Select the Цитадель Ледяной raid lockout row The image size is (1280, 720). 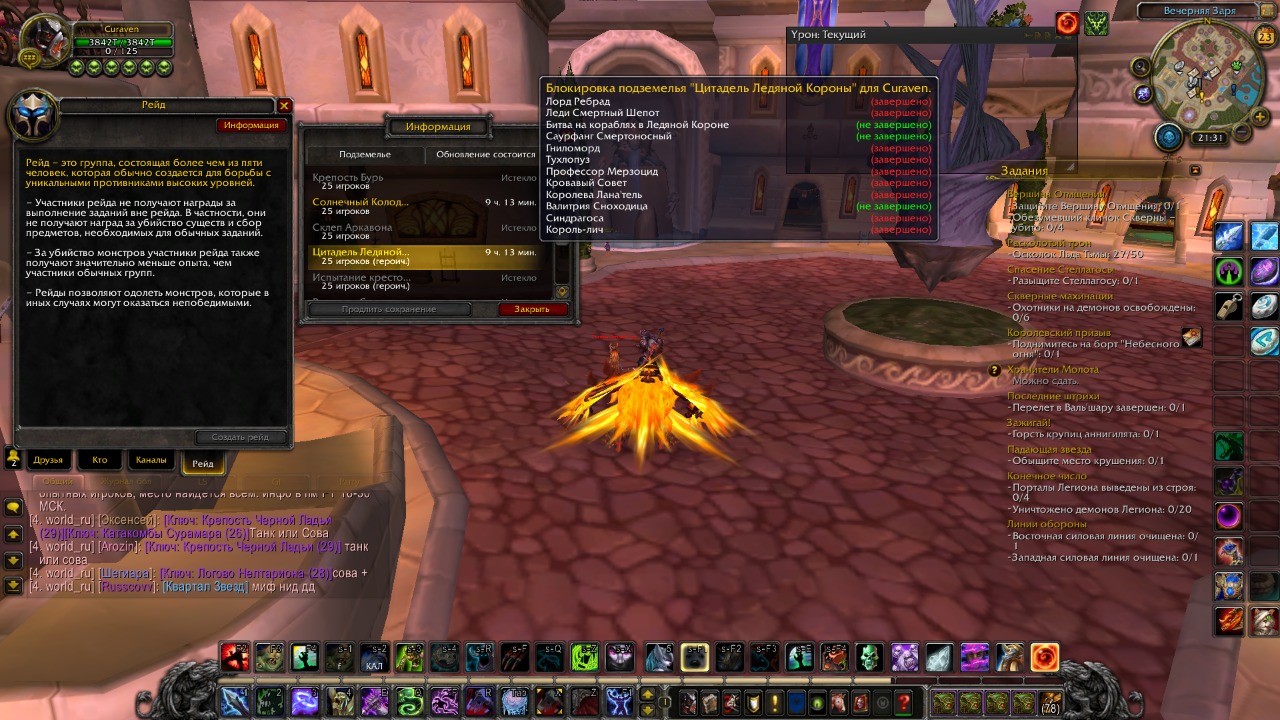coord(428,257)
